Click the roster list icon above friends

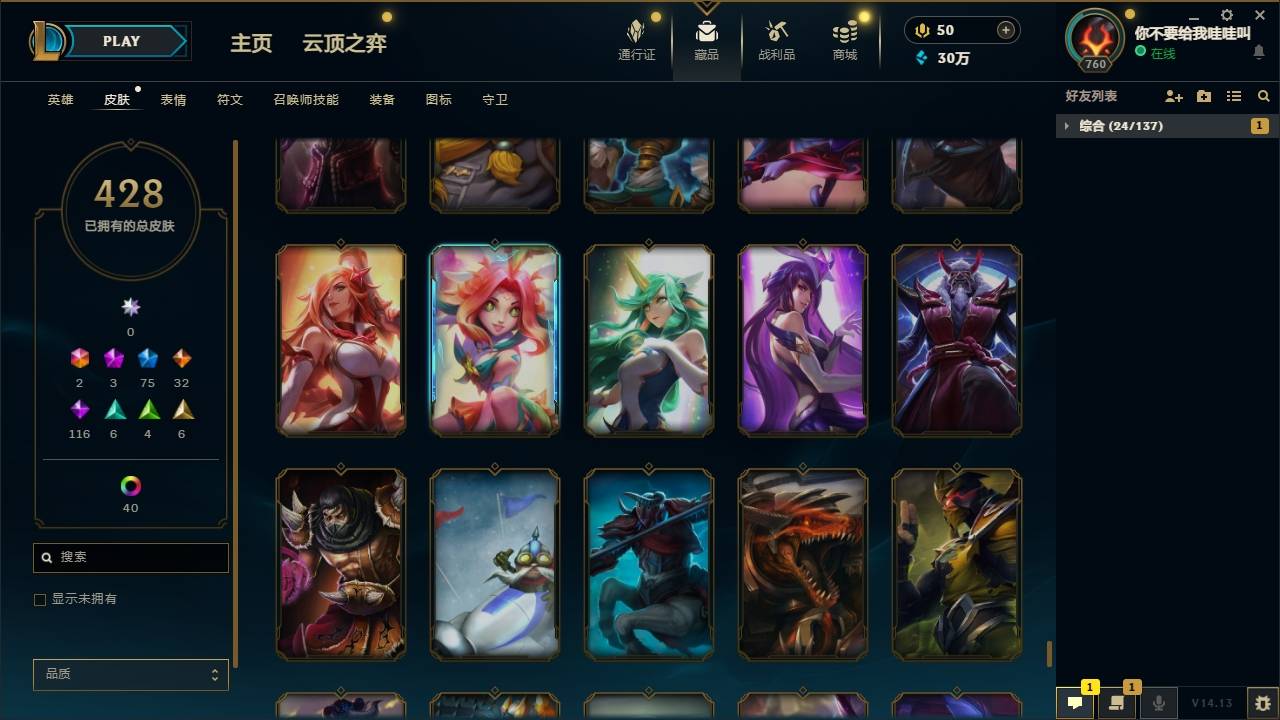pyautogui.click(x=1234, y=96)
